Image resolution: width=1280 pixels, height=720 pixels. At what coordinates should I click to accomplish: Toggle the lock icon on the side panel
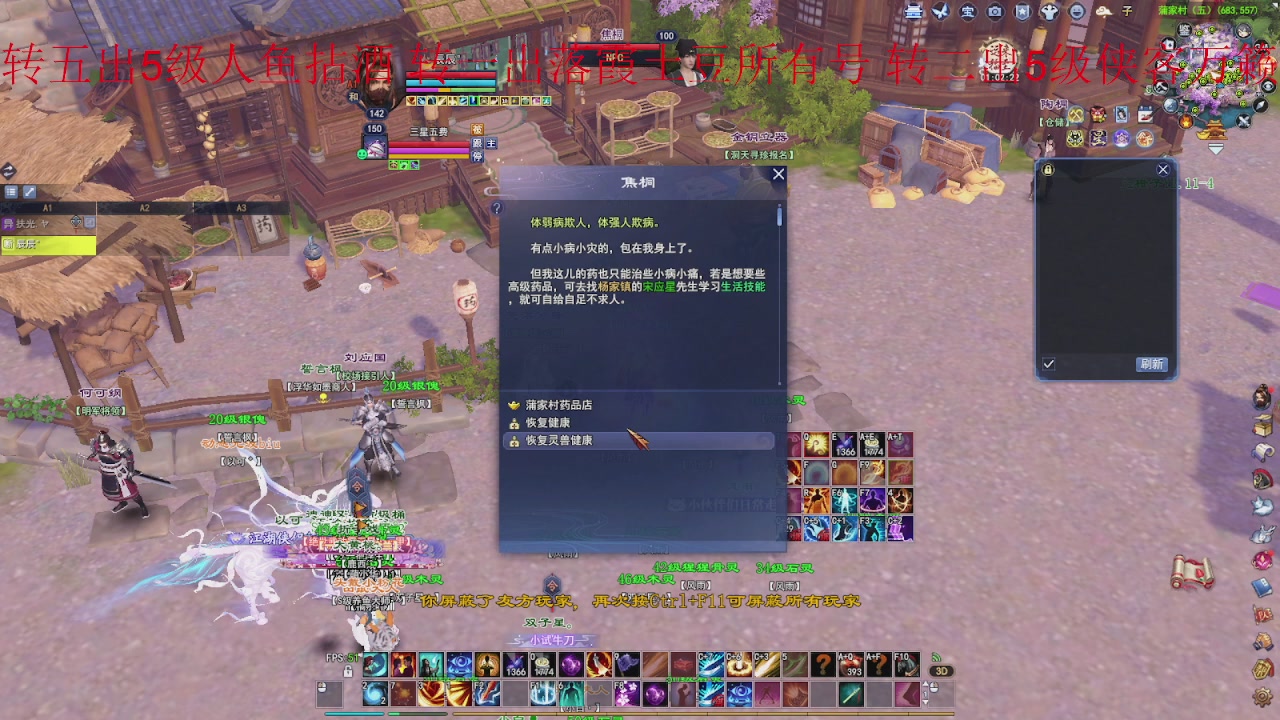click(x=1048, y=168)
